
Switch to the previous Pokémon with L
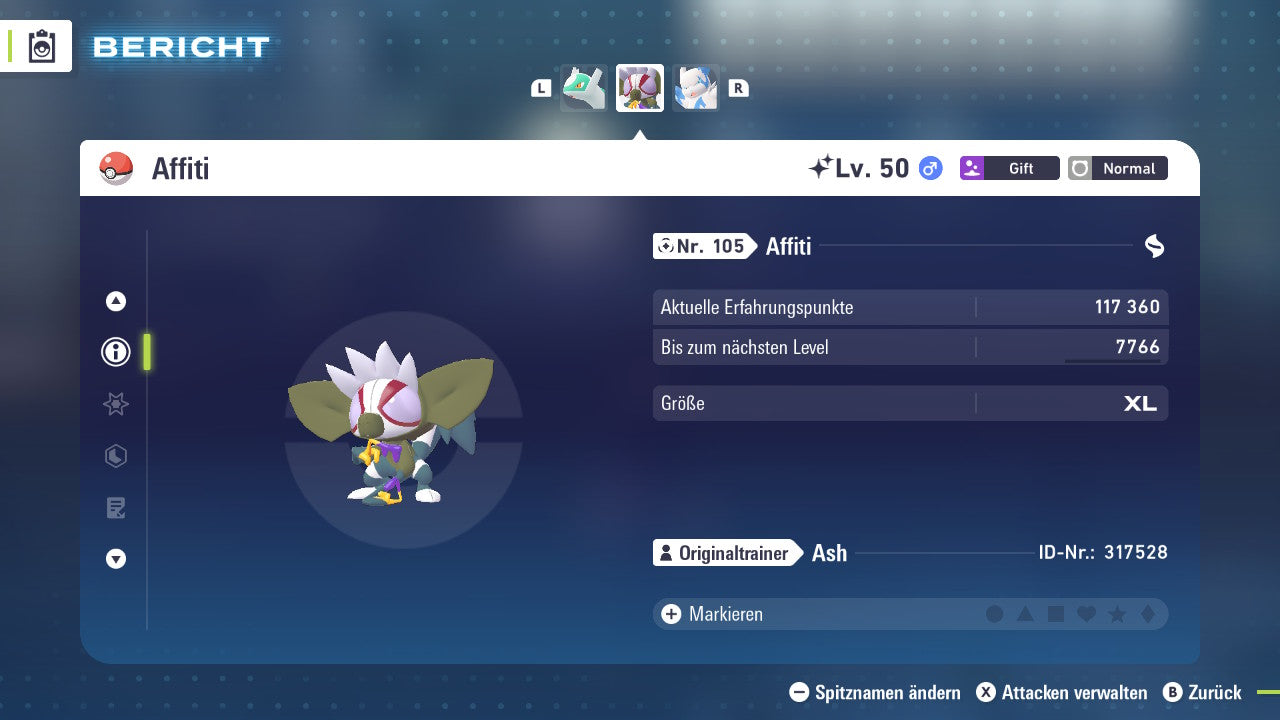click(x=540, y=88)
